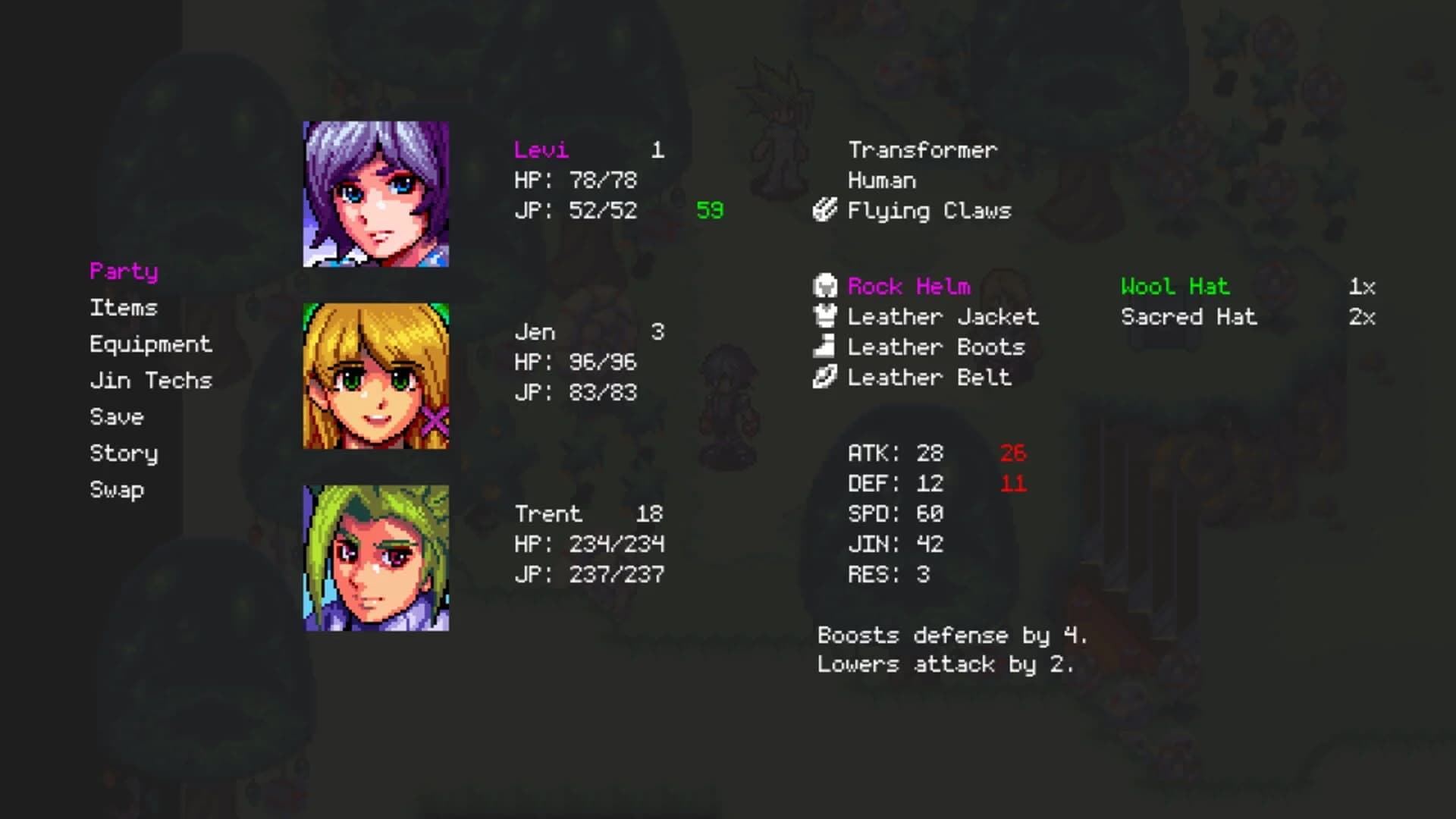
Task: Choose the Swap option
Action: [x=117, y=489]
